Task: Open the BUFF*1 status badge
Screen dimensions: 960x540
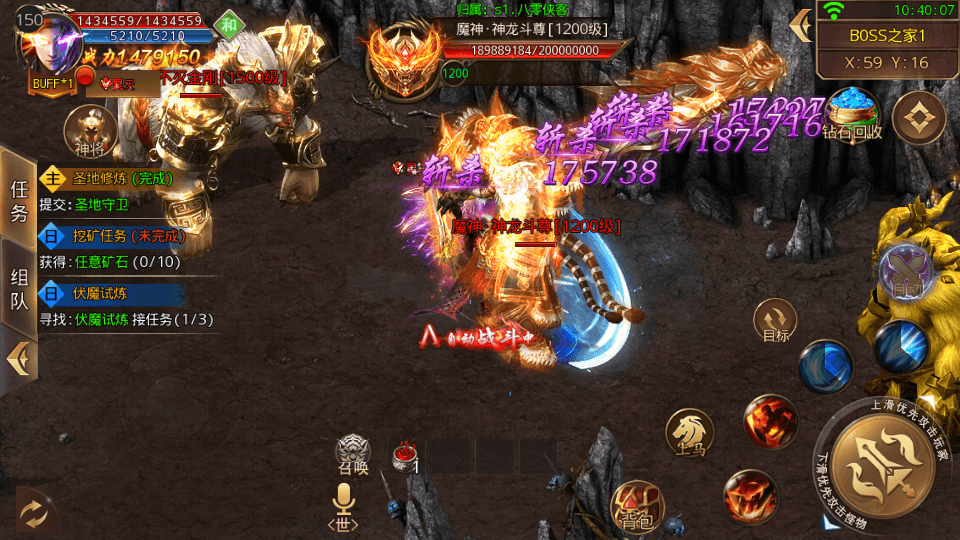Action: pyautogui.click(x=52, y=84)
